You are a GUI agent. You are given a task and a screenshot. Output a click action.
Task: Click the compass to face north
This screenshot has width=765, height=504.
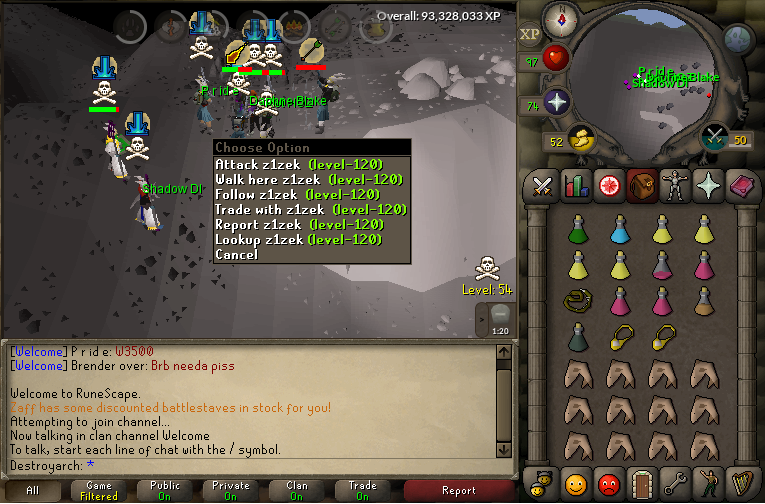point(561,17)
